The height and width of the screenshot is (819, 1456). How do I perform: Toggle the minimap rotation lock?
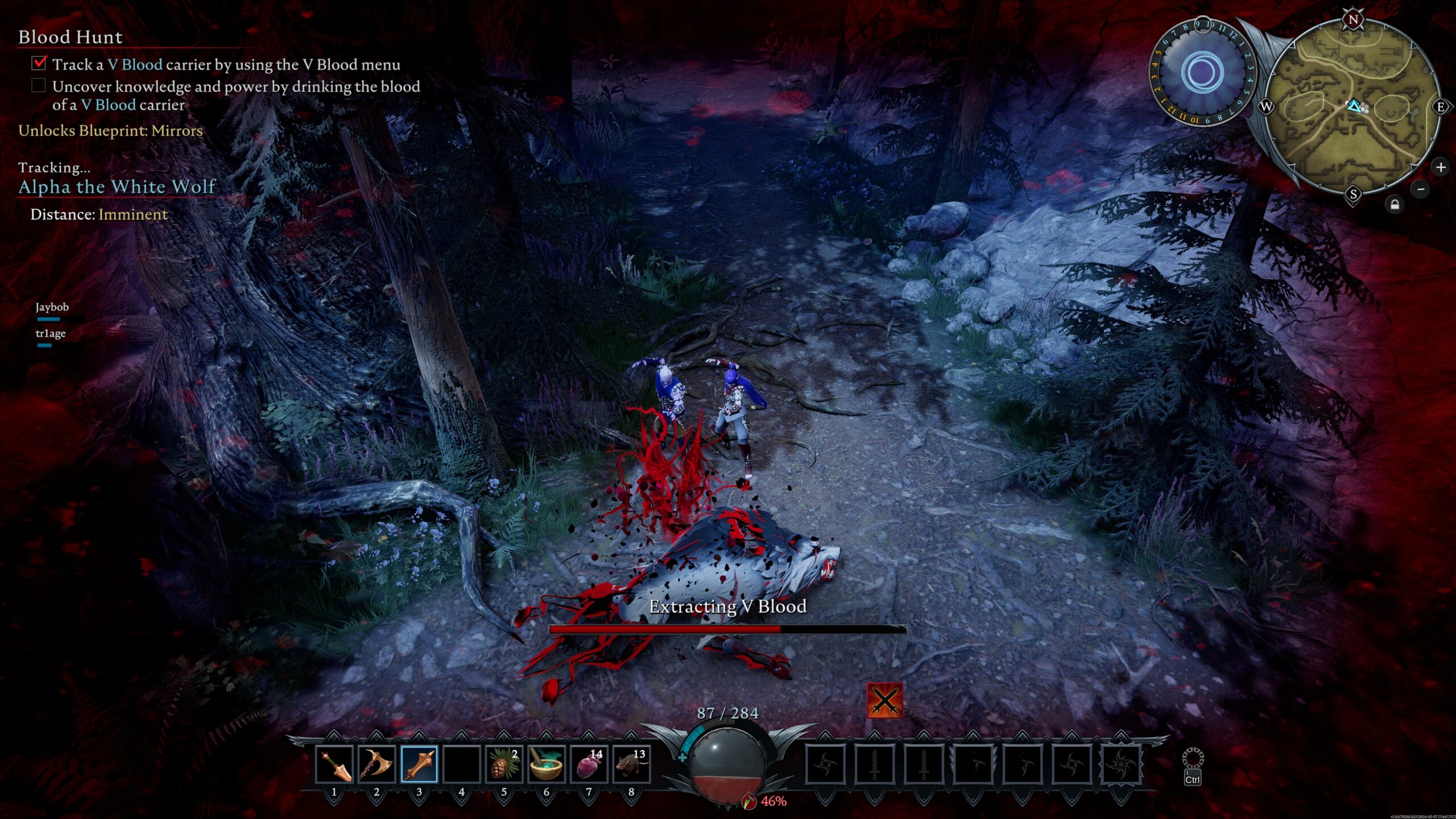coord(1395,205)
